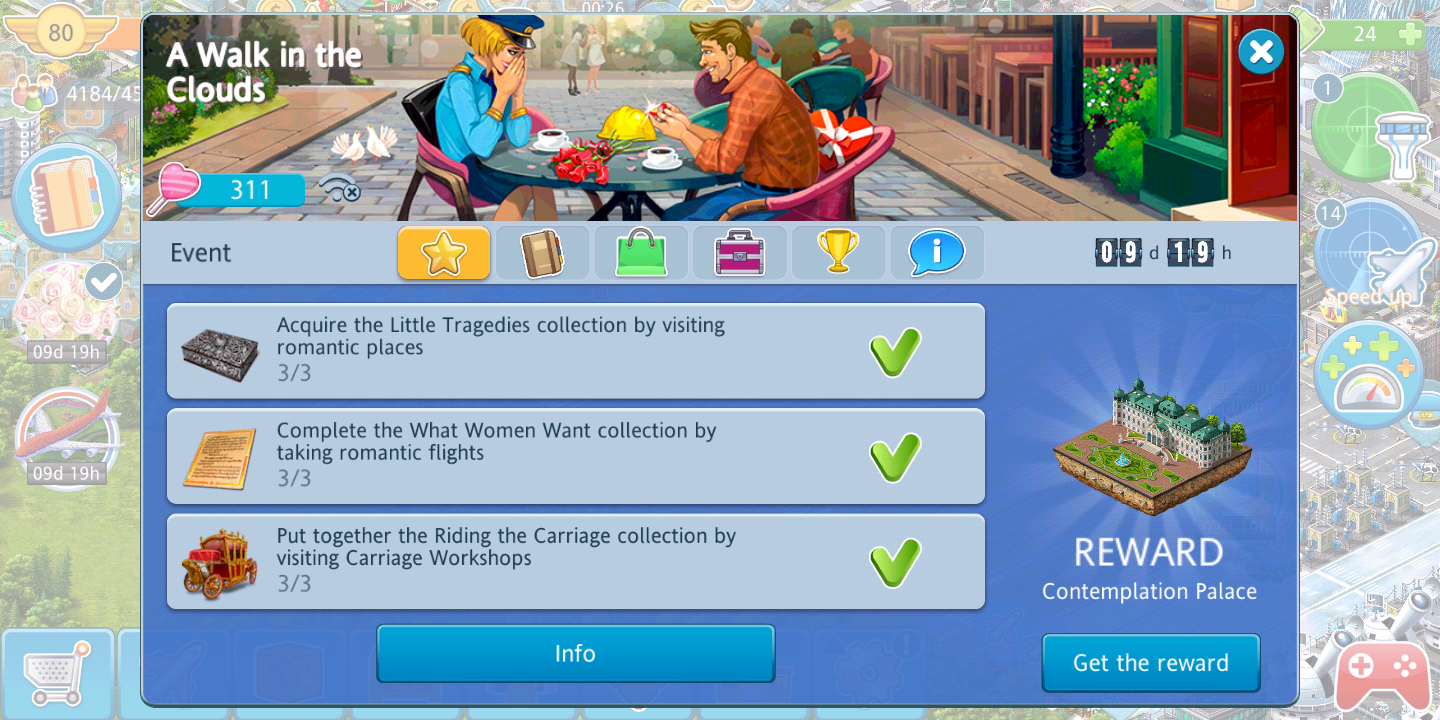This screenshot has height=720, width=1440.
Task: Show the gold trophy tab
Action: point(838,253)
